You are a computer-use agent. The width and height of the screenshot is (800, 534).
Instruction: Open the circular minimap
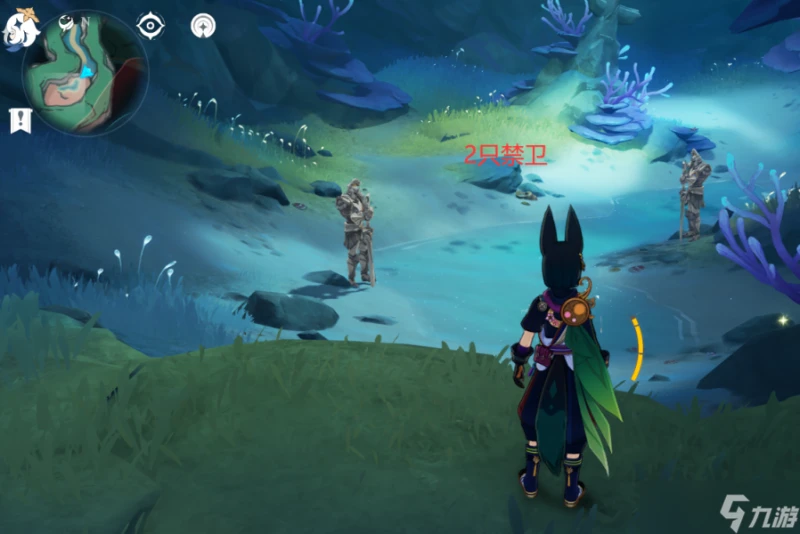pos(85,72)
